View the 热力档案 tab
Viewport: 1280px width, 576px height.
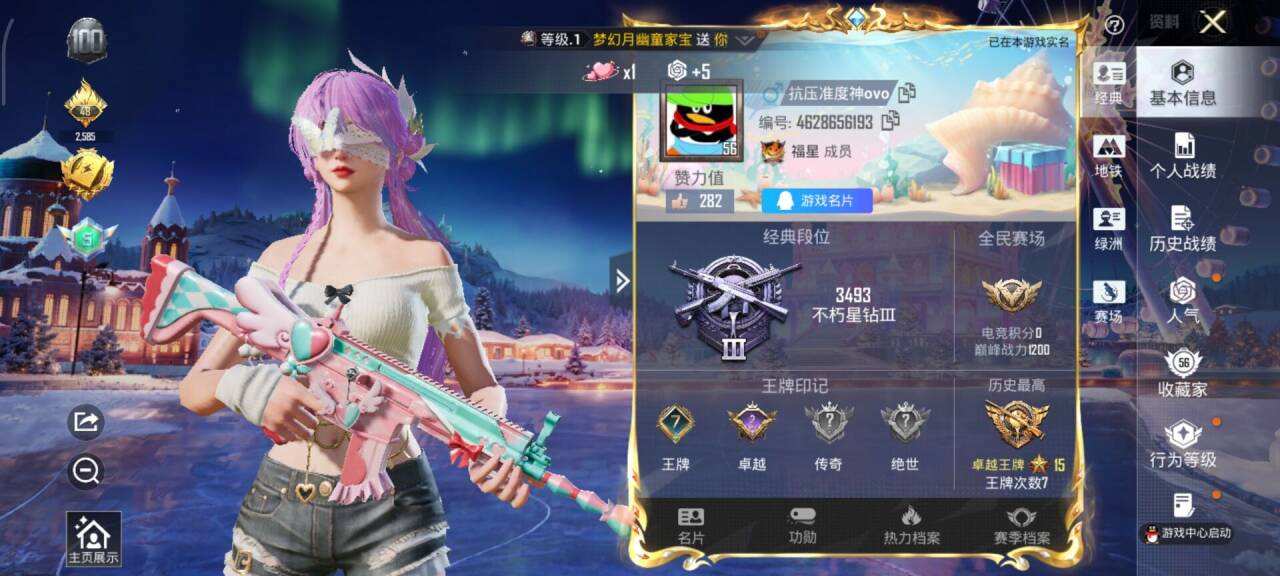click(911, 526)
